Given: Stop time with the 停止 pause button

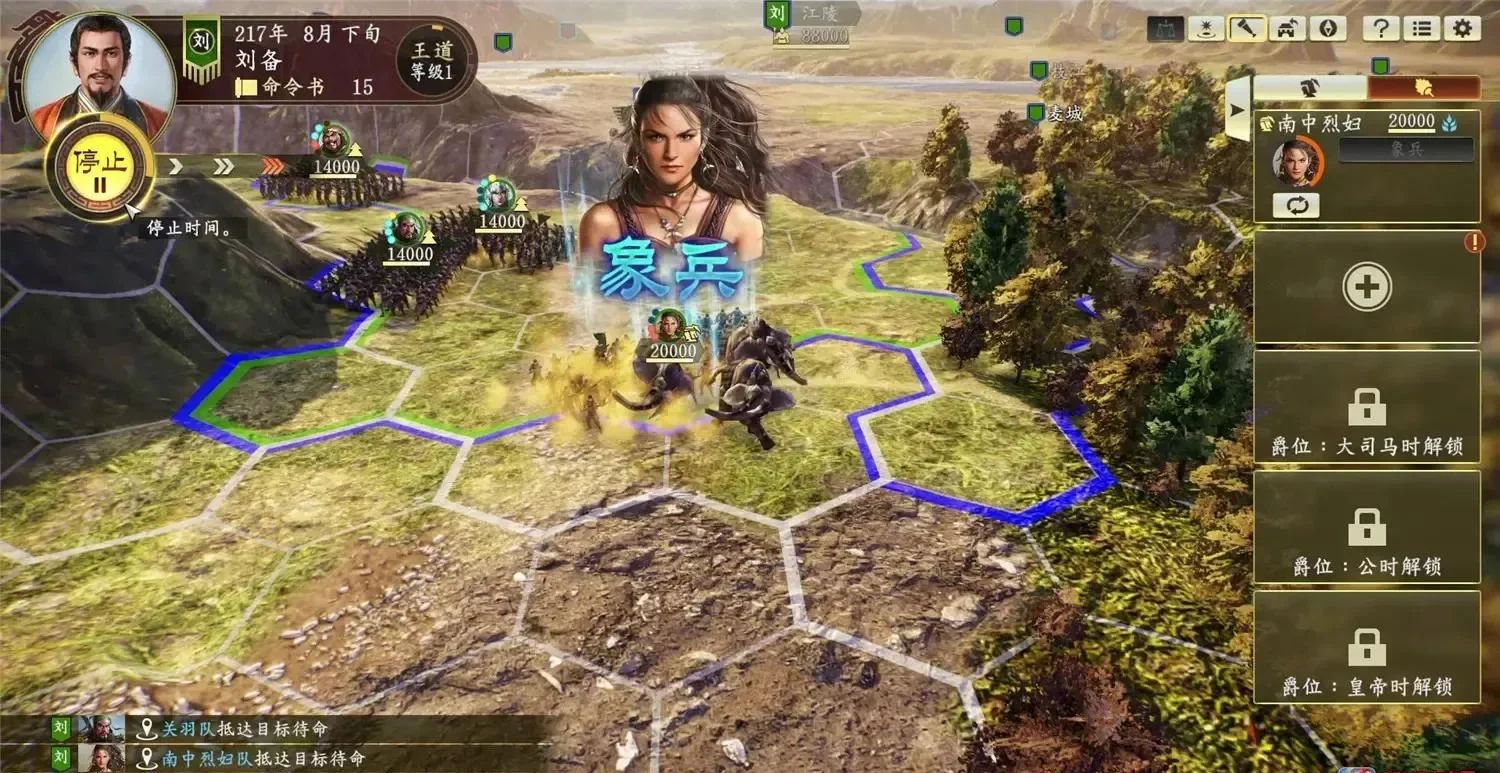Looking at the screenshot, I should 99,167.
